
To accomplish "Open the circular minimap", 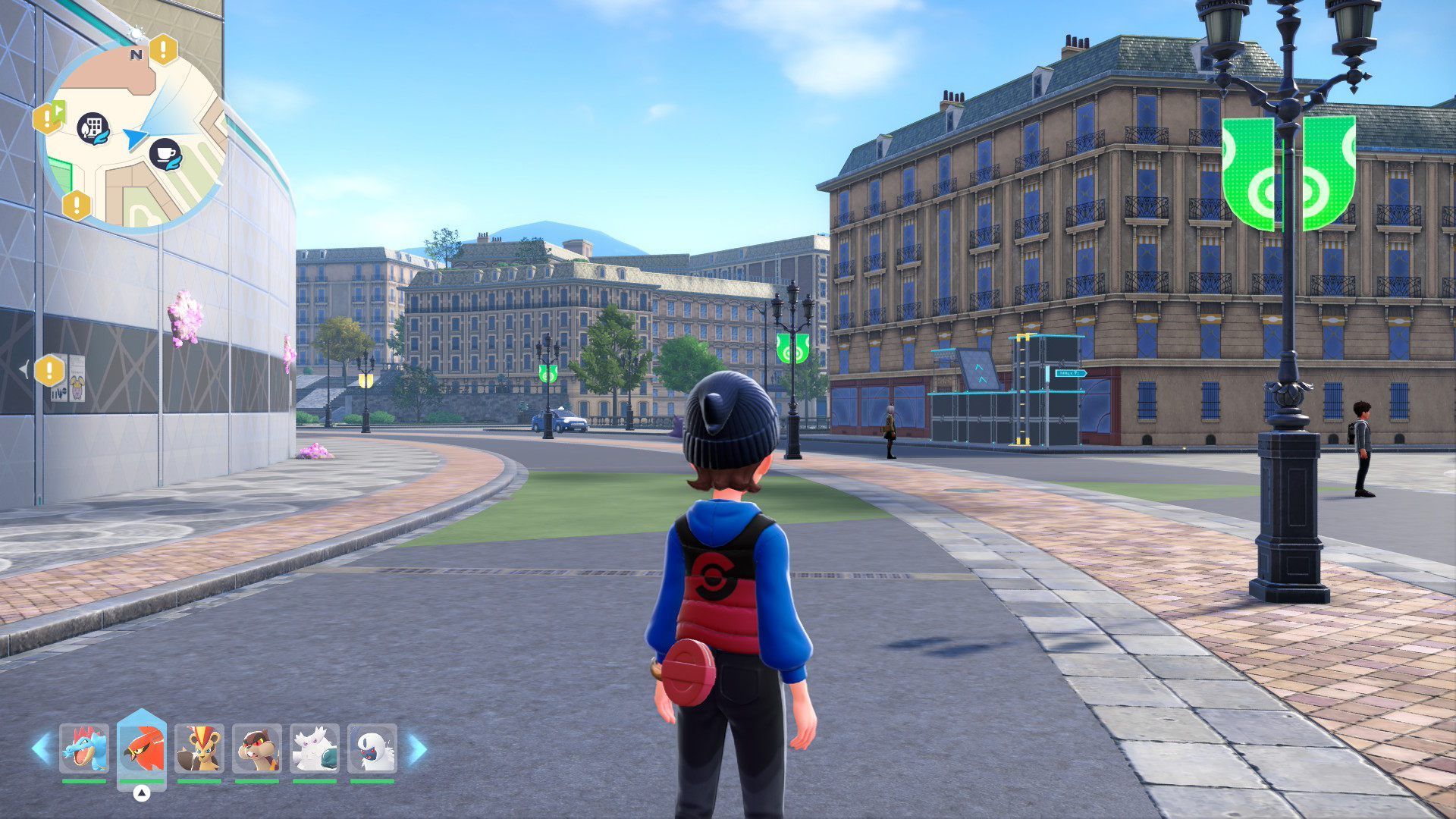I will (x=133, y=136).
